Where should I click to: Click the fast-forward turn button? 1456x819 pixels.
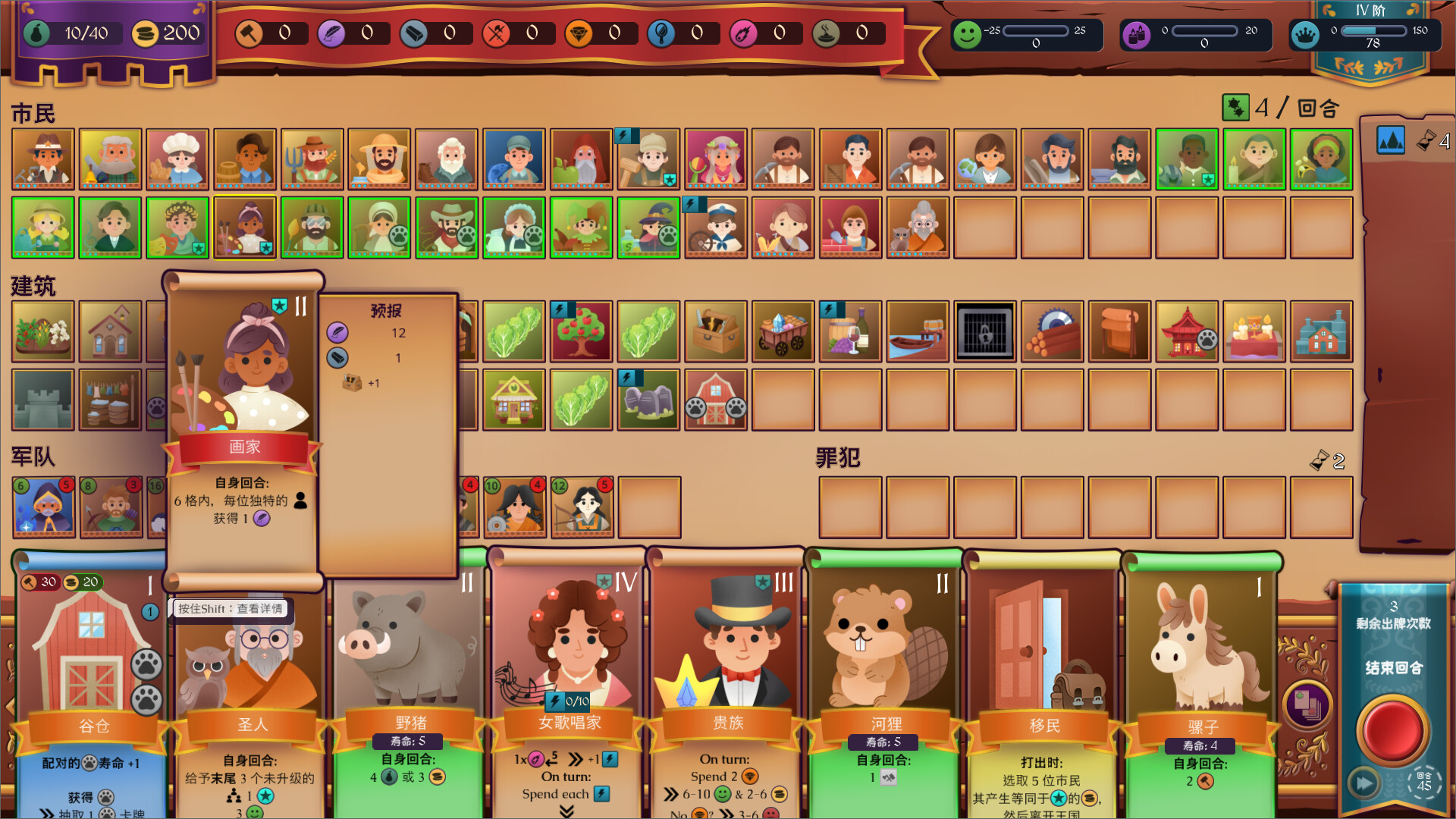click(1364, 783)
